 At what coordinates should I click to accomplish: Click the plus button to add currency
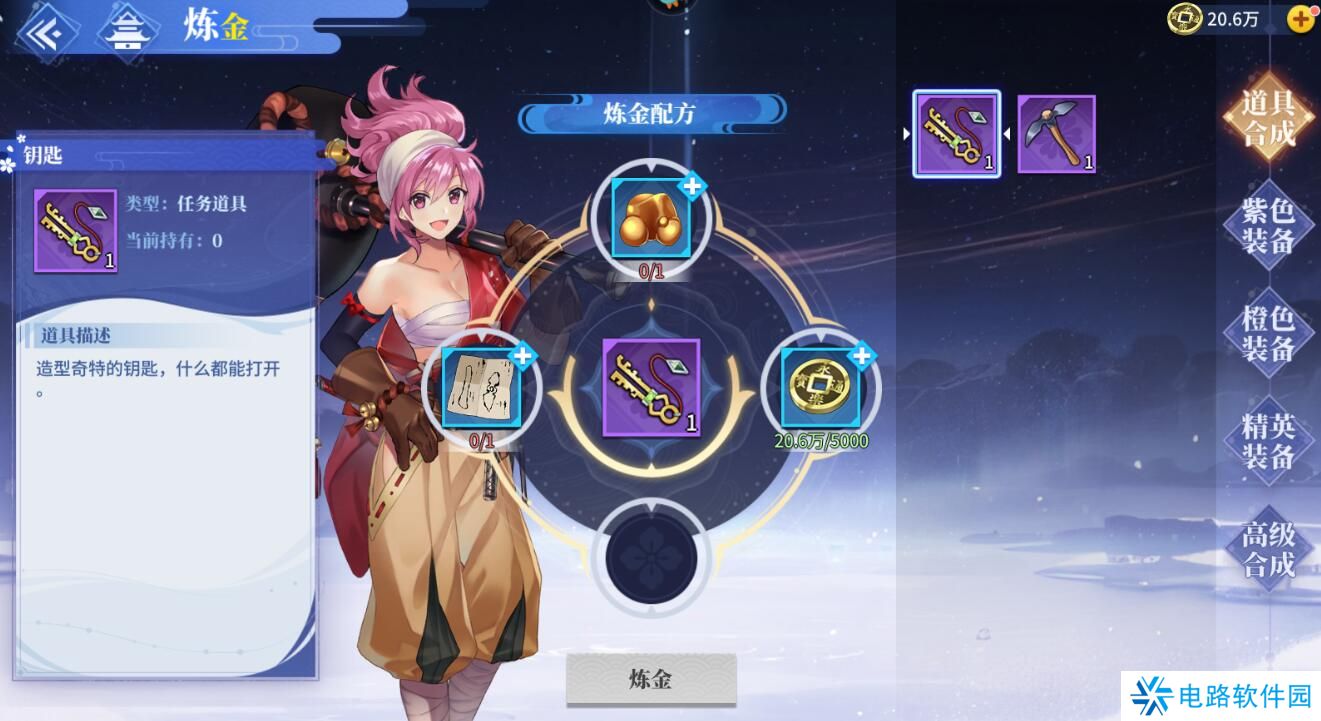(1301, 18)
